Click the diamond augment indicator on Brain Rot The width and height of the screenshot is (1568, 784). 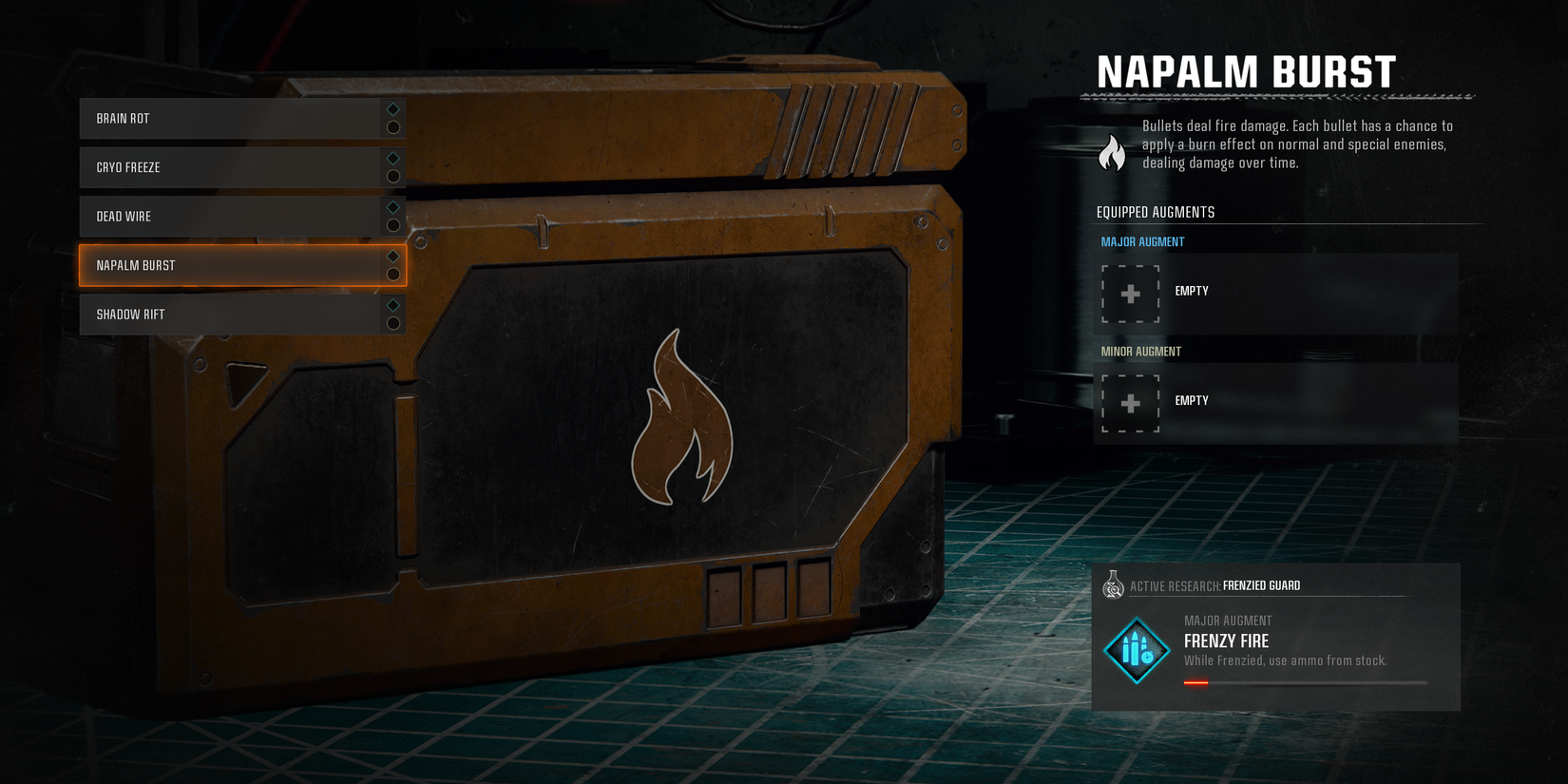pos(392,108)
